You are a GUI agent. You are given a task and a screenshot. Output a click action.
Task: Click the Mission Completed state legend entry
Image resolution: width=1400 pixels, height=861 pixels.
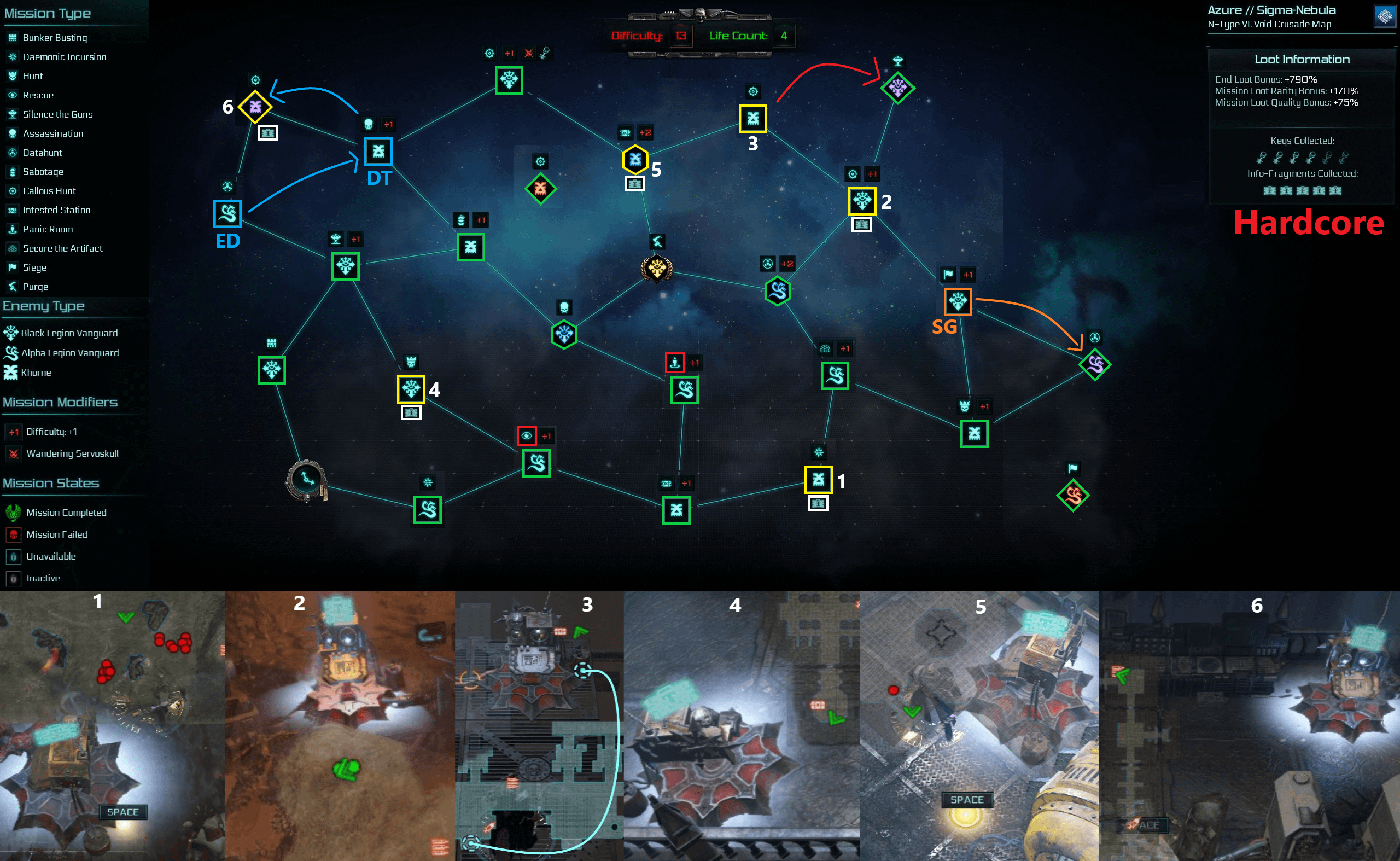(66, 513)
